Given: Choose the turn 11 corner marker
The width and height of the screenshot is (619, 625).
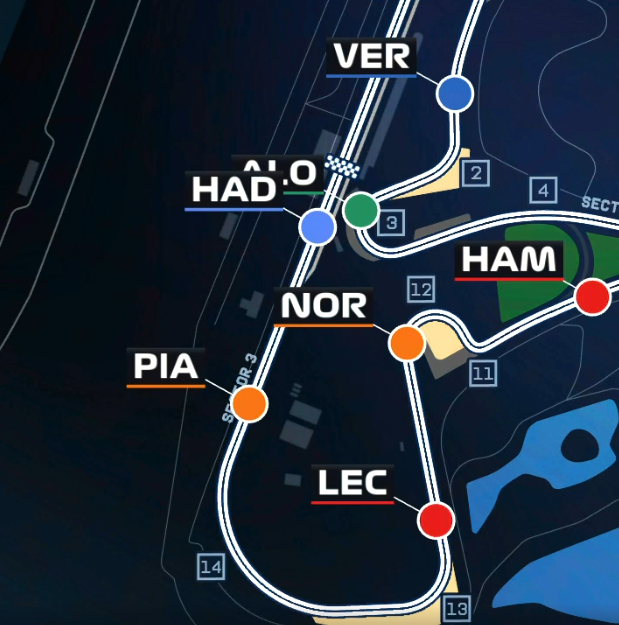Looking at the screenshot, I should coord(483,374).
